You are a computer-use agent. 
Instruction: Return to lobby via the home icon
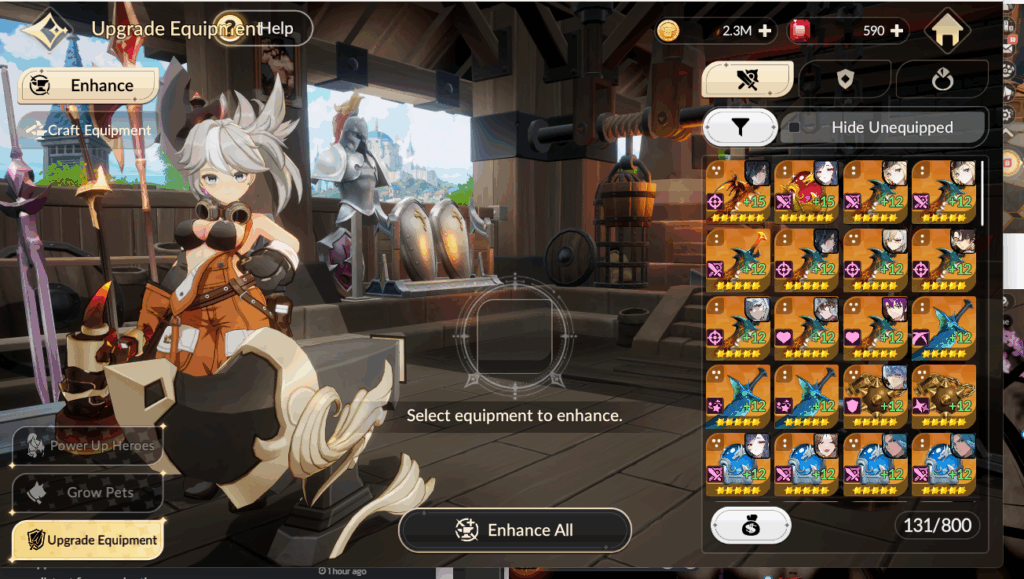click(x=948, y=32)
